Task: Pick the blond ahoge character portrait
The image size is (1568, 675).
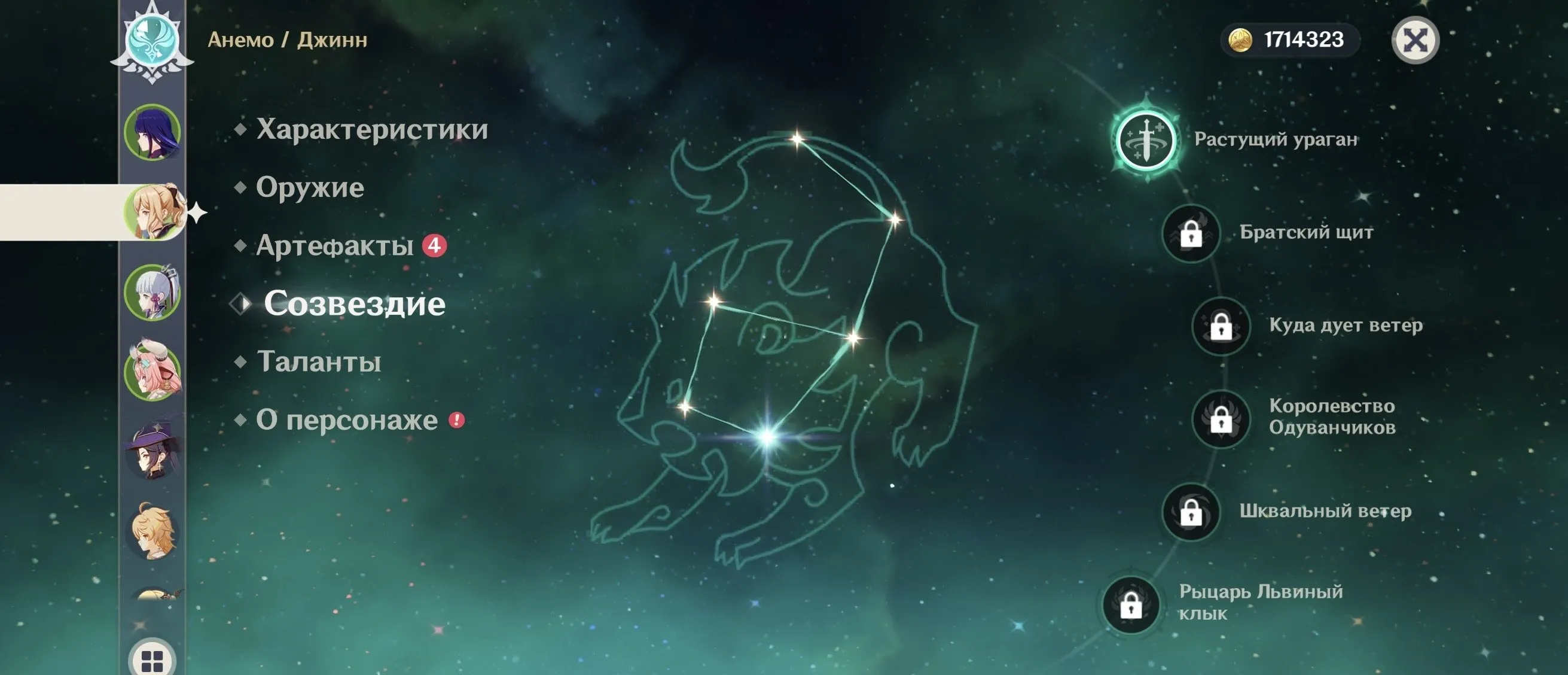Action: 152,531
